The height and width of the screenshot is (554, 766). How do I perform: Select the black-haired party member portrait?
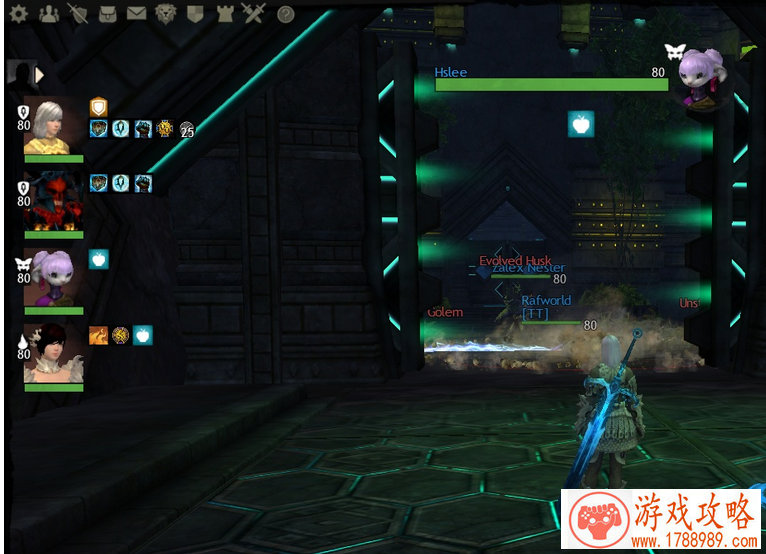(54, 353)
